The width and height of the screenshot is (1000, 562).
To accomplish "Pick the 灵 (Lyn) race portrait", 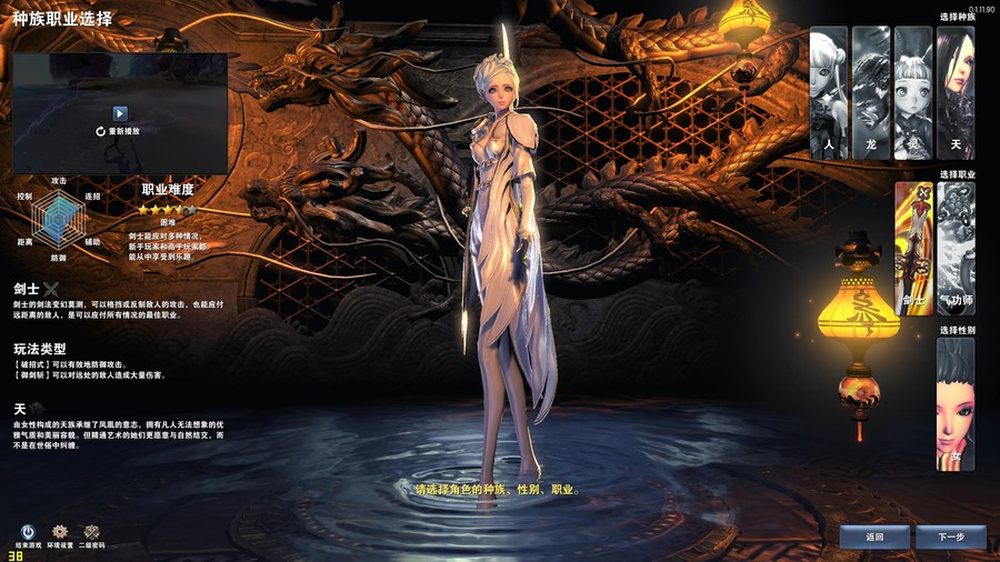I will [913, 92].
